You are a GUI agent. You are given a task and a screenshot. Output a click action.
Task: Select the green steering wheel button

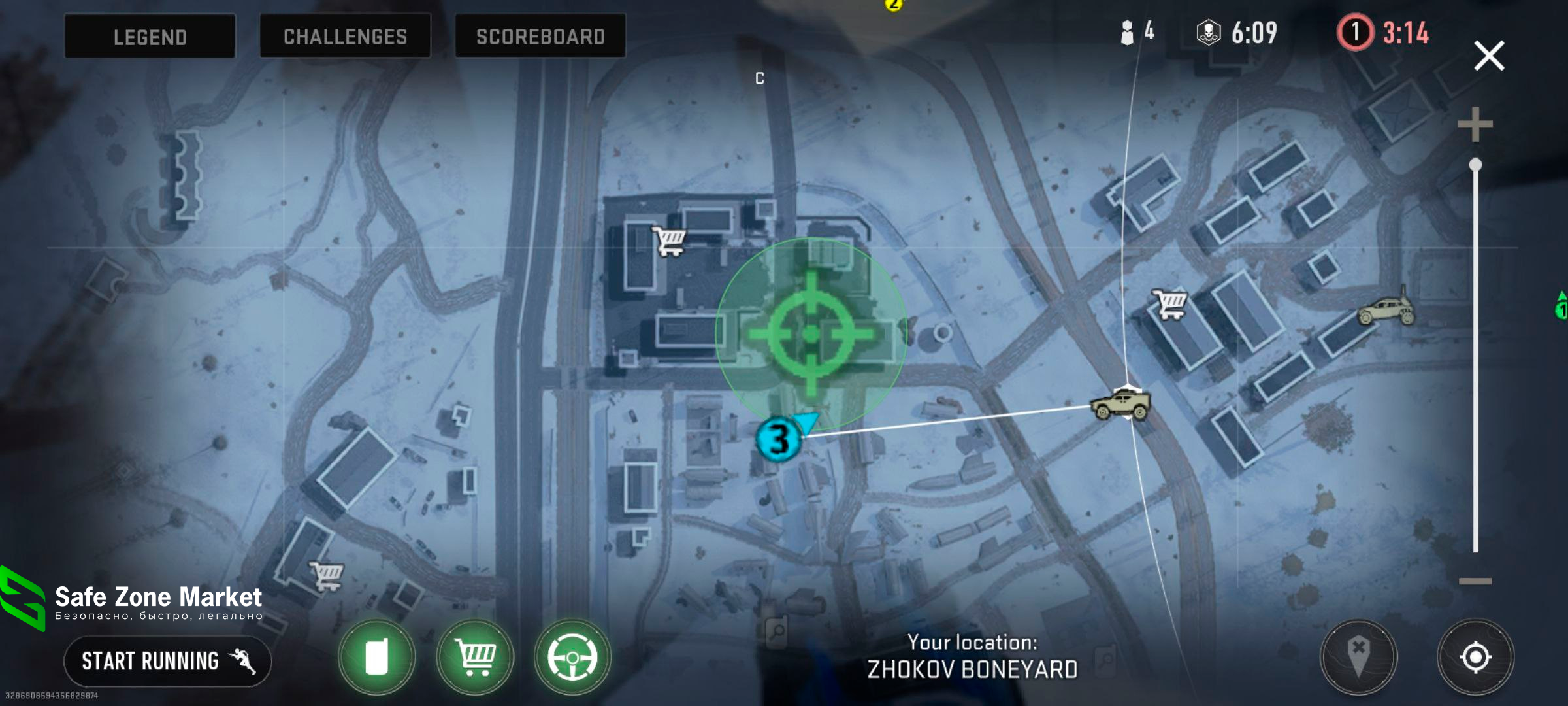(572, 656)
